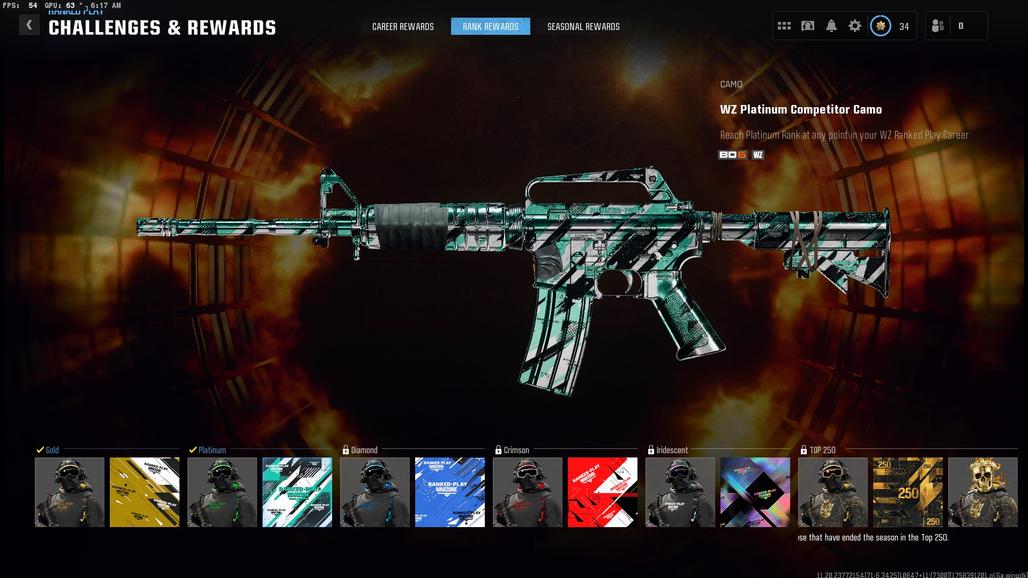The width and height of the screenshot is (1028, 578).
Task: Select the holographic Iridescent camo reward
Action: coord(755,492)
